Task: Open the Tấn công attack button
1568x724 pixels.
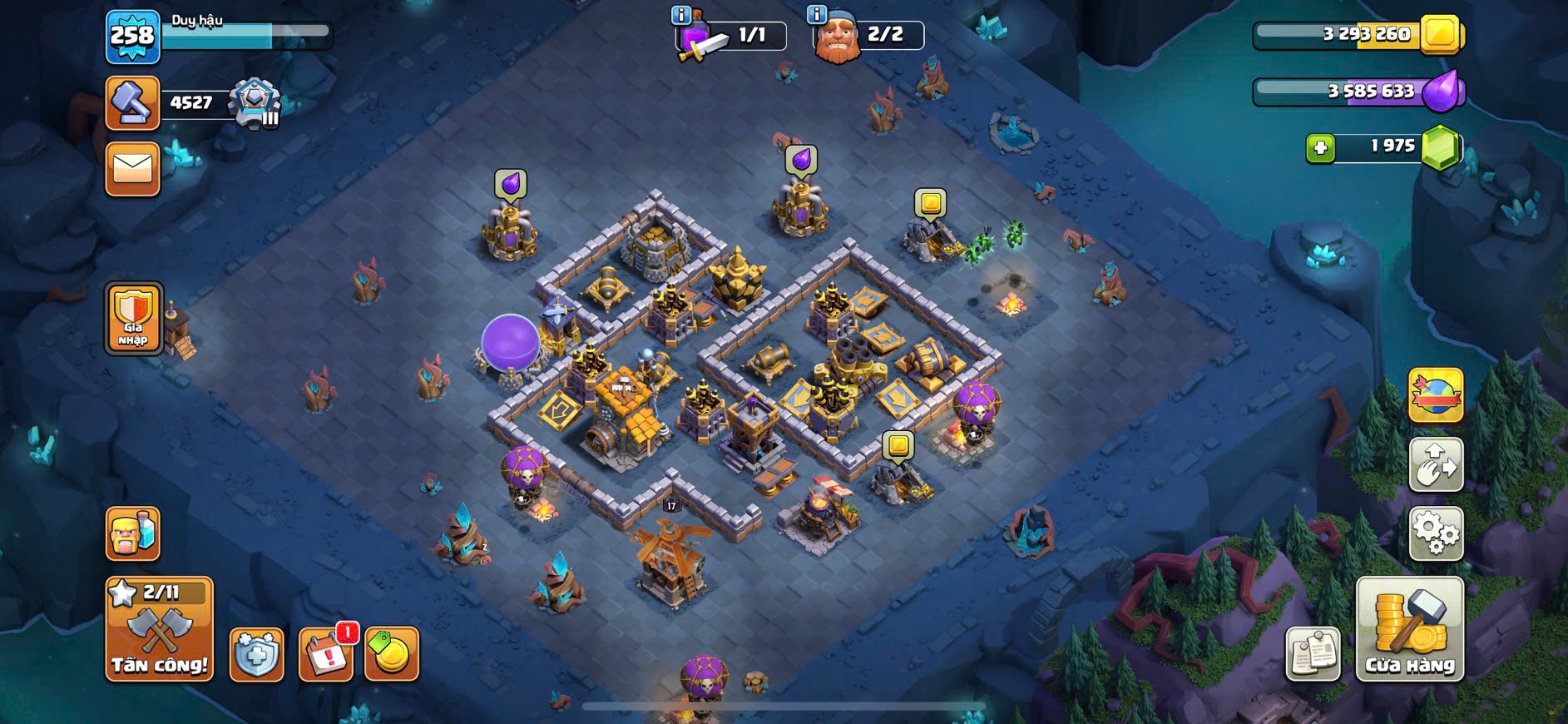Action: pos(159,628)
